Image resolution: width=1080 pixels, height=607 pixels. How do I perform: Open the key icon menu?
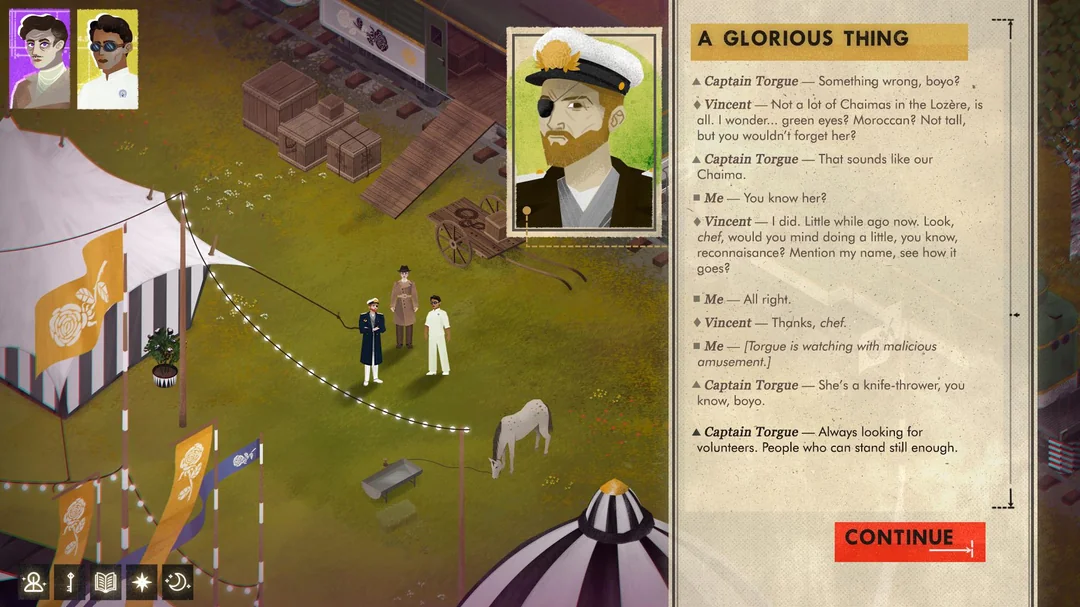pyautogui.click(x=70, y=582)
